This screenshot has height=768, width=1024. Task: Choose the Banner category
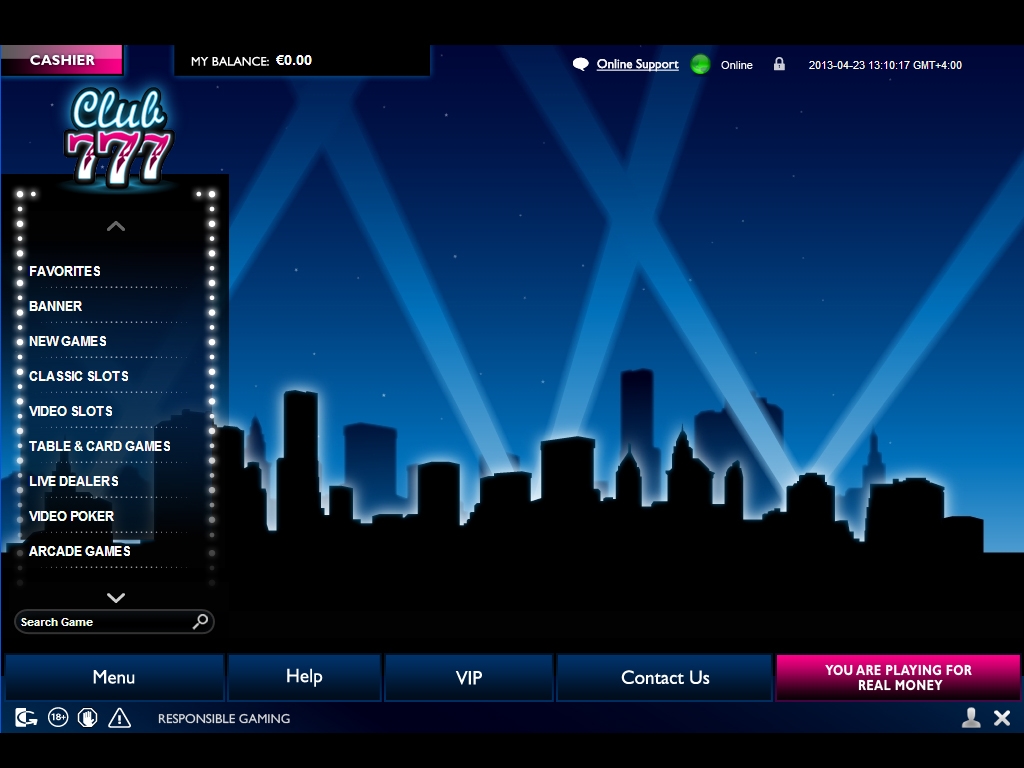(56, 306)
